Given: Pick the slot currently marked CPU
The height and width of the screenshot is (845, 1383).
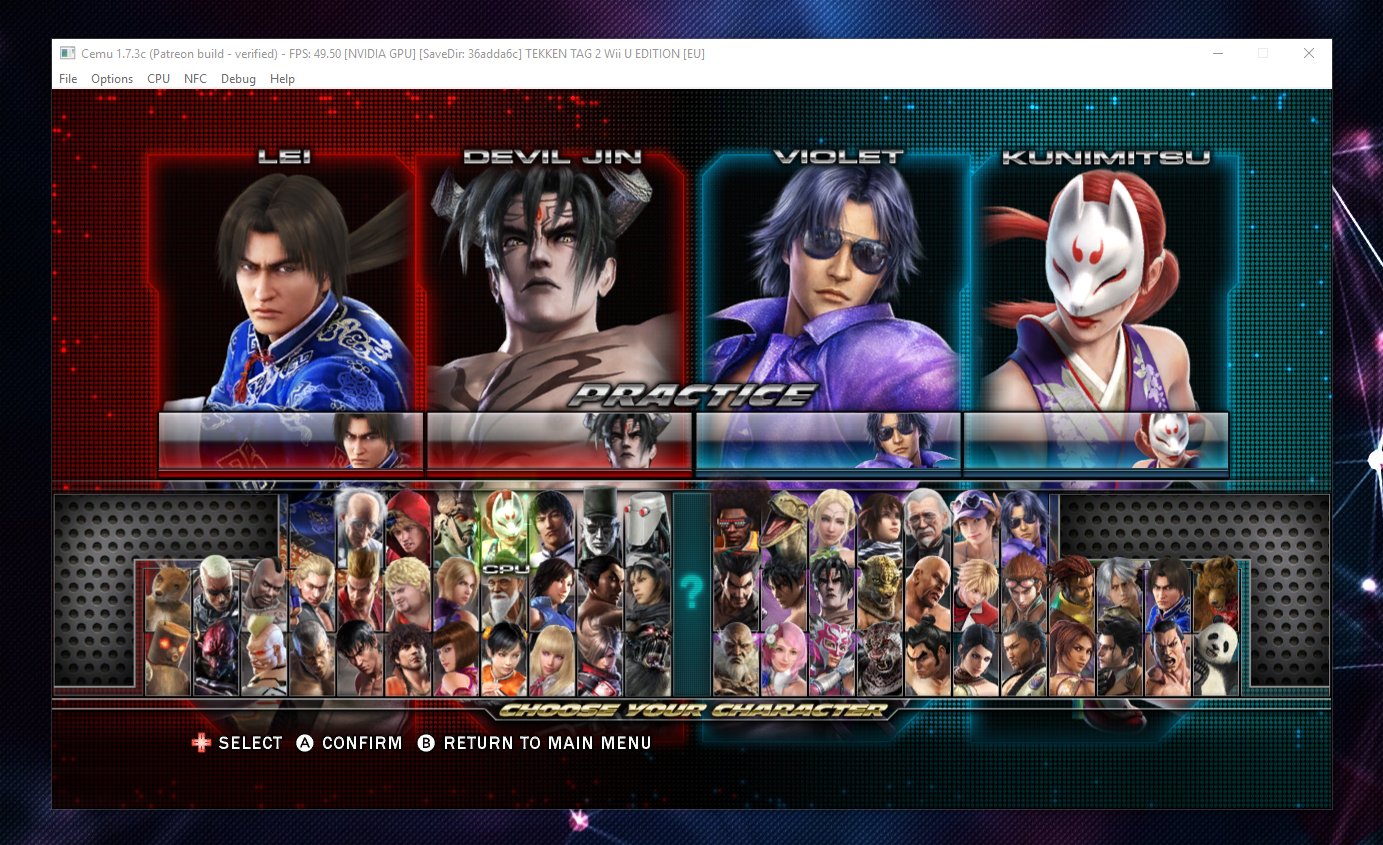Looking at the screenshot, I should click(504, 568).
